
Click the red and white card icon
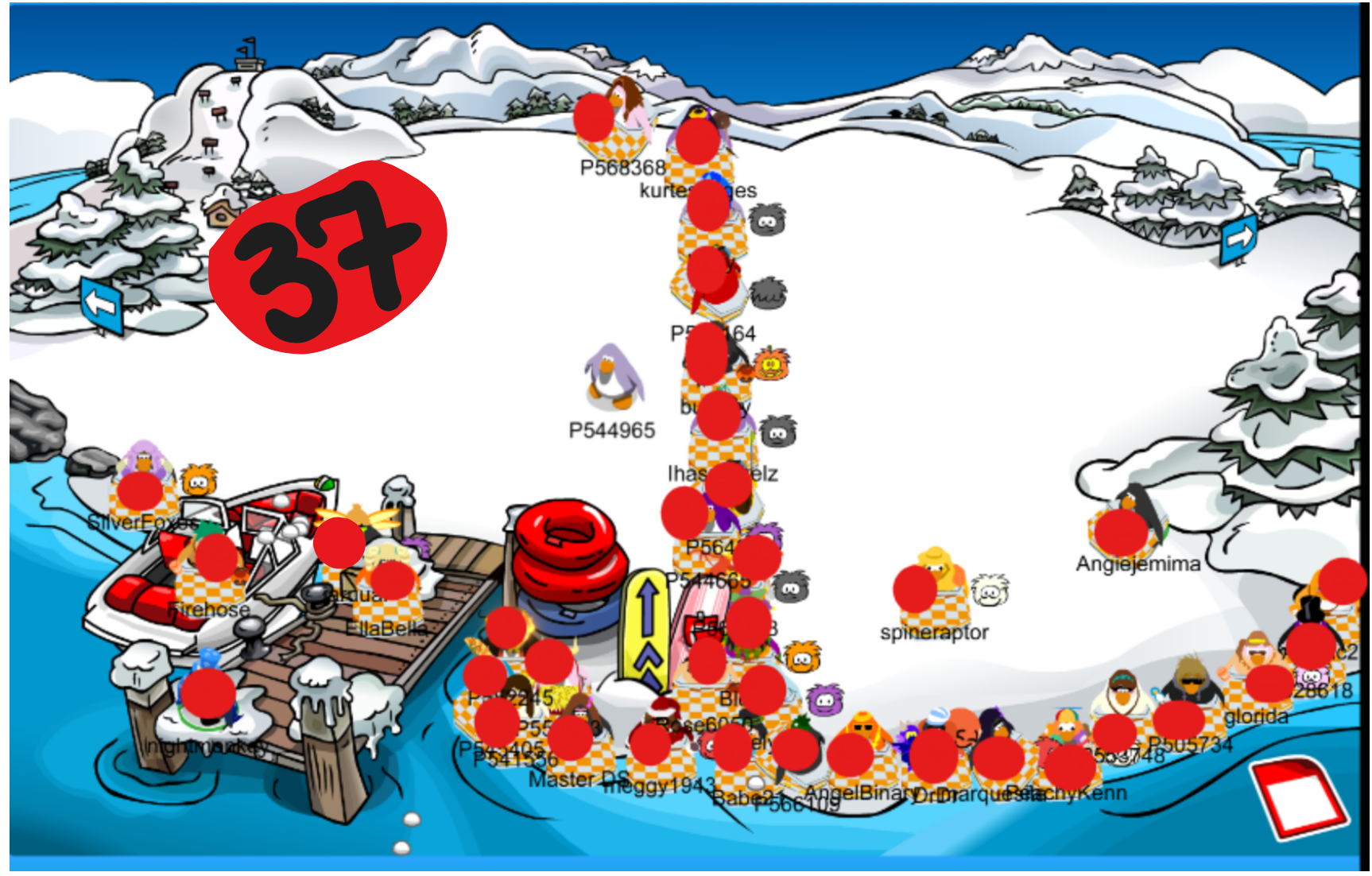1300,797
